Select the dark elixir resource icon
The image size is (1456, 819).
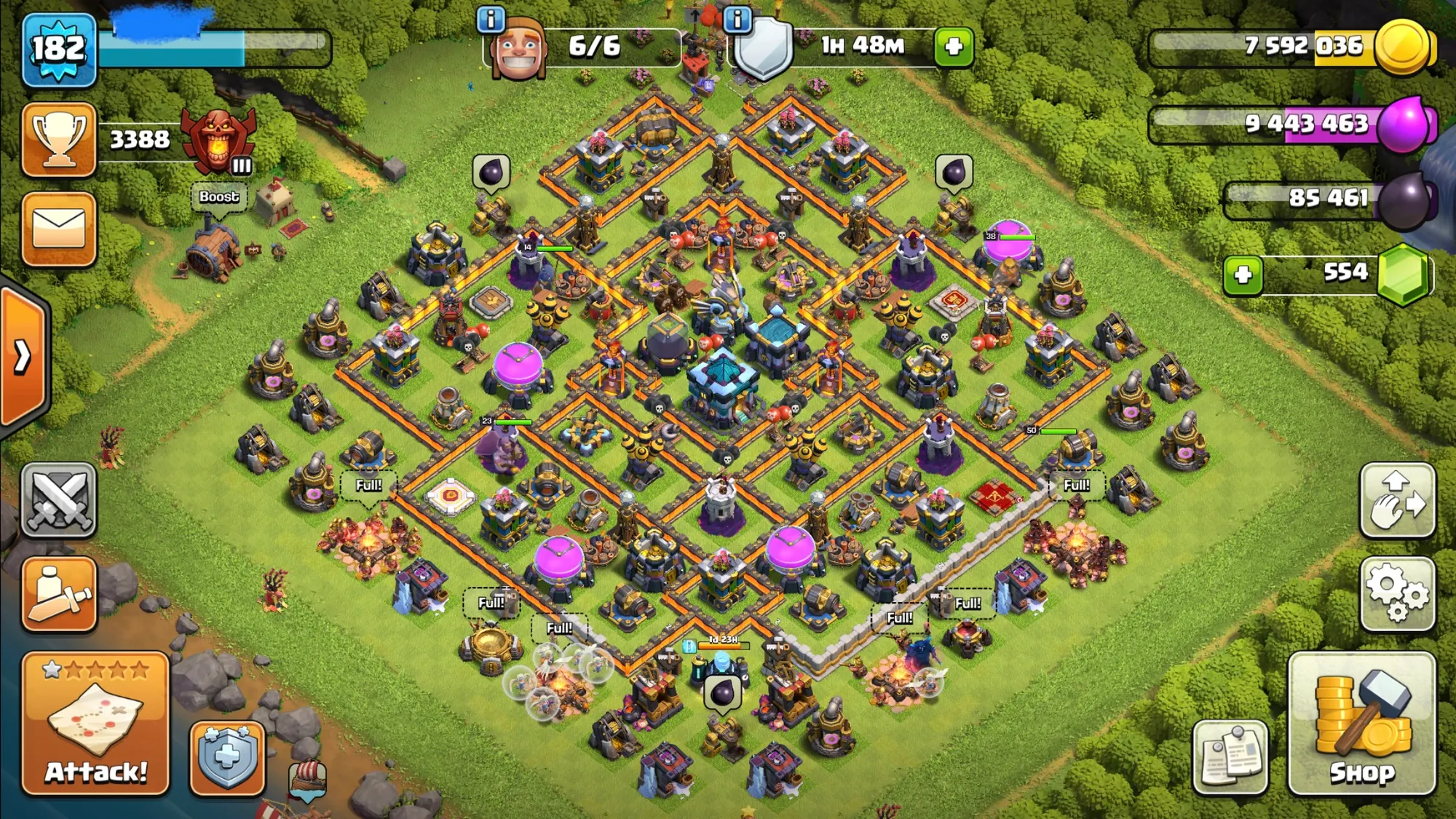[x=1405, y=199]
